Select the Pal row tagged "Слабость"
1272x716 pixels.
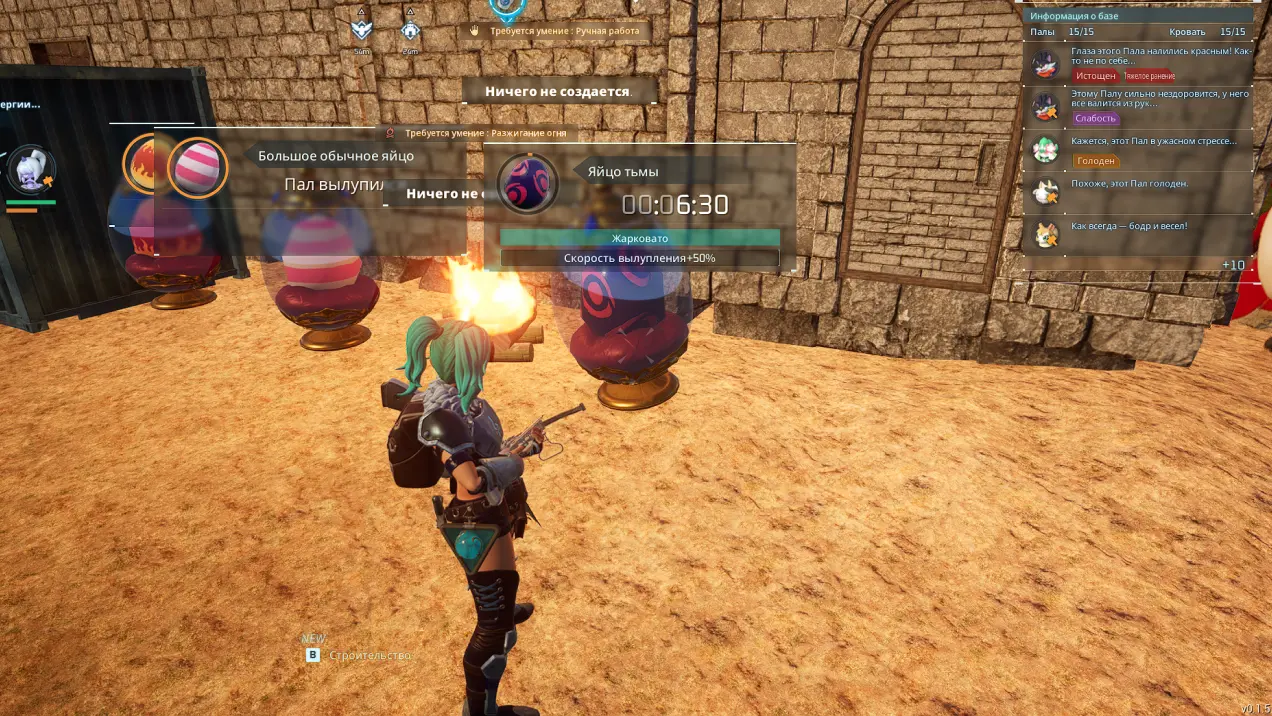pyautogui.click(x=1140, y=105)
